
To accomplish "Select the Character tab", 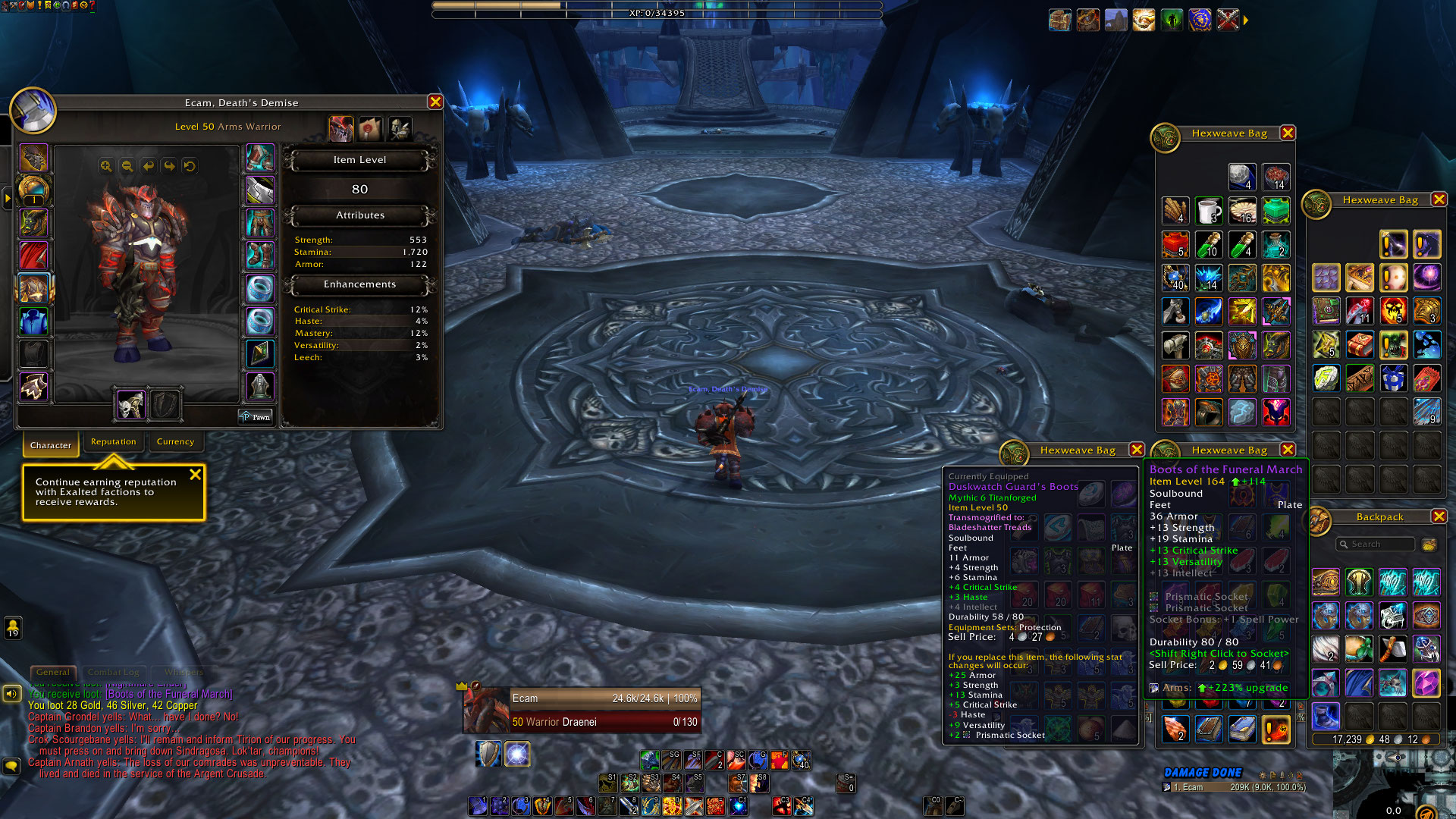I will point(51,445).
